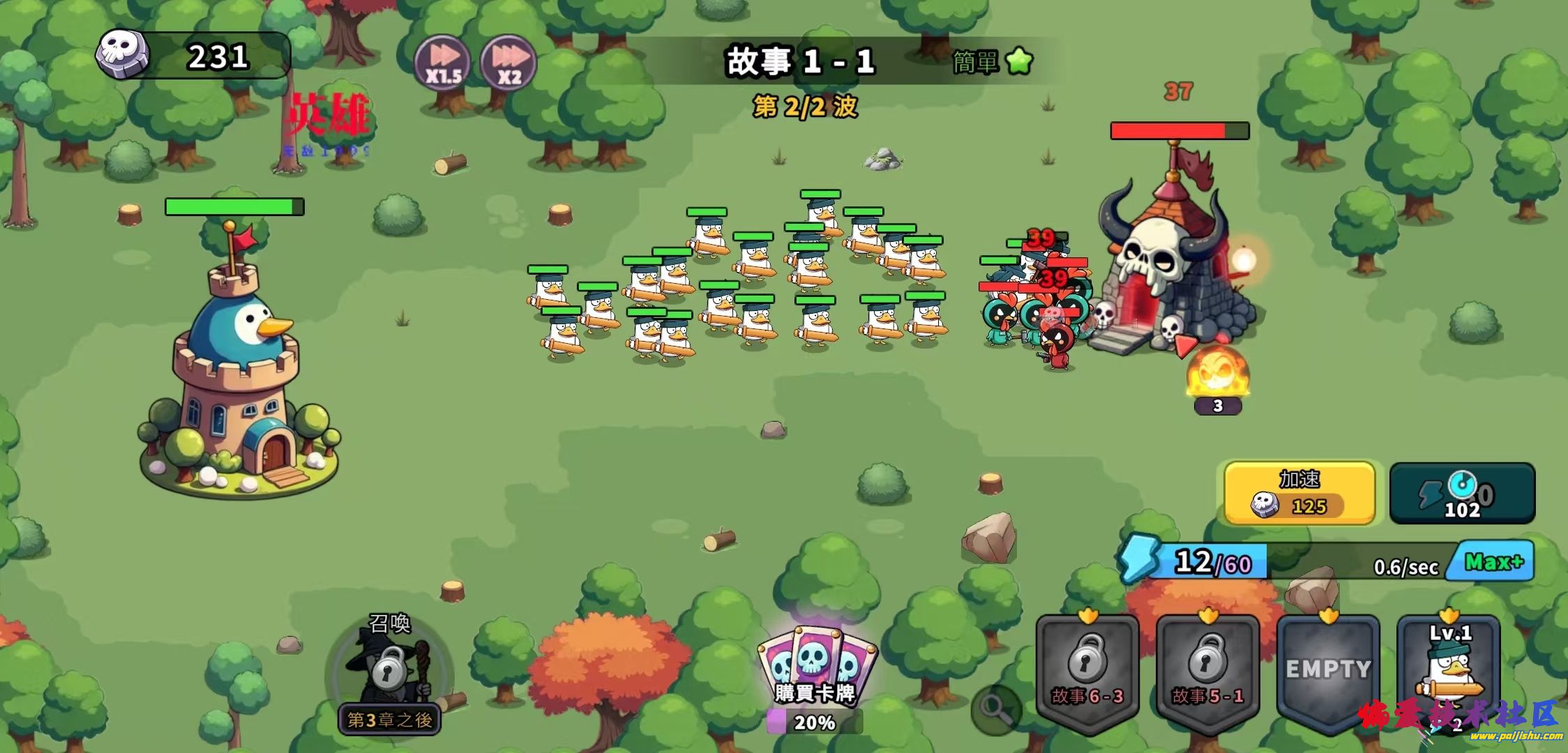The height and width of the screenshot is (753, 1568).
Task: Activate the lightning skill showing 102
Action: click(x=1462, y=493)
